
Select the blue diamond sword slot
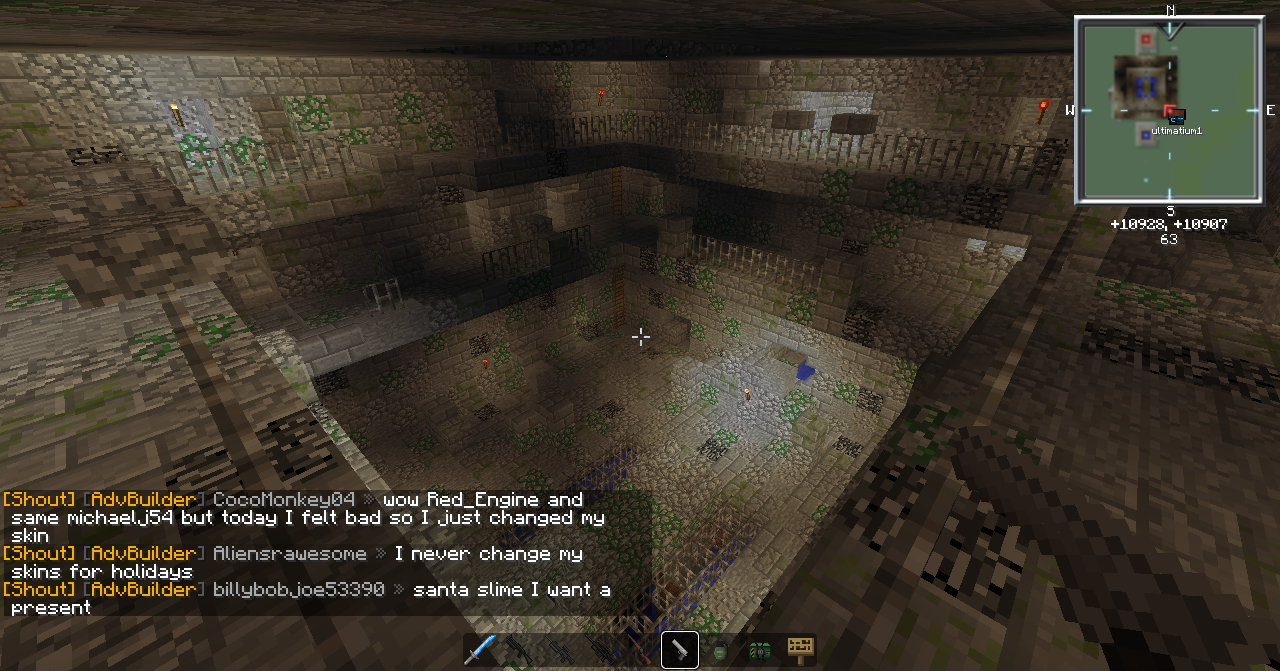coord(480,650)
